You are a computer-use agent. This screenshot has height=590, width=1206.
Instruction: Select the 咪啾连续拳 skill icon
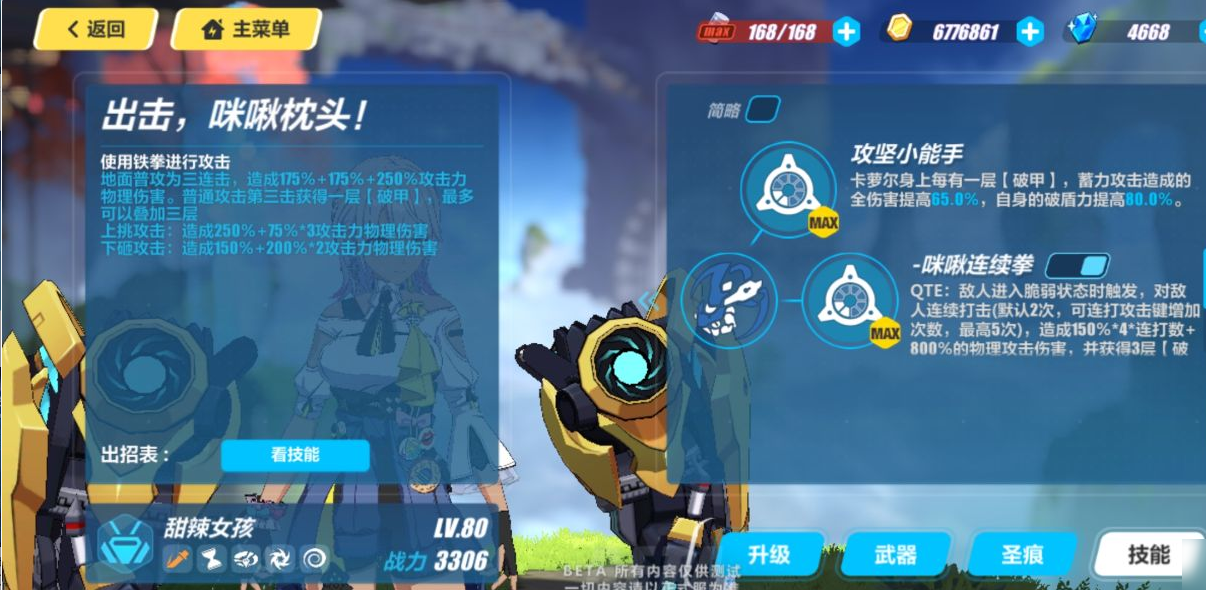click(849, 301)
